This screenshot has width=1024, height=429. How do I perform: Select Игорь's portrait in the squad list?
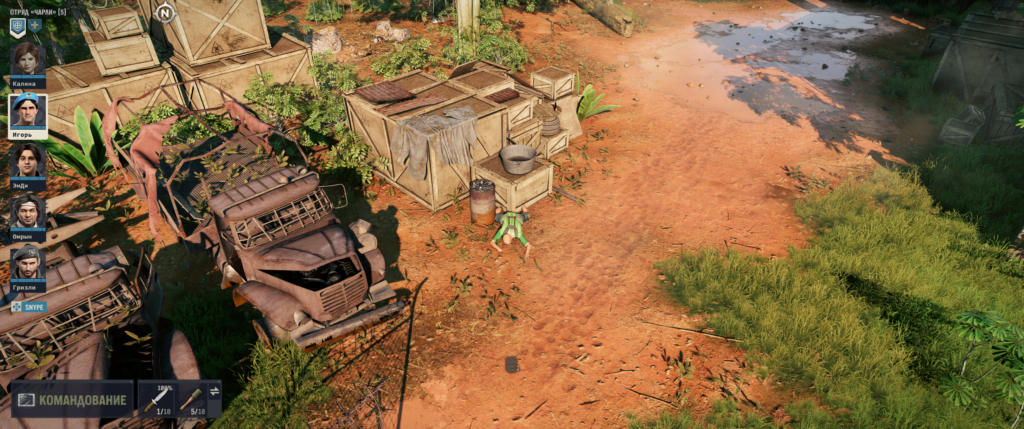[27, 110]
